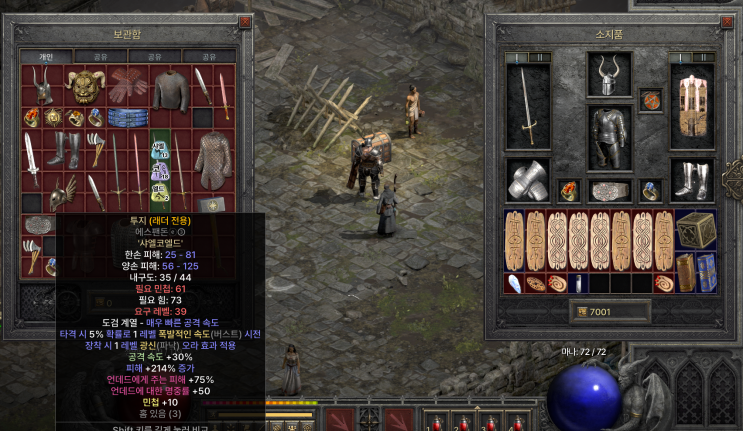Select the equipped horned helmet
The image size is (743, 431).
(x=609, y=76)
